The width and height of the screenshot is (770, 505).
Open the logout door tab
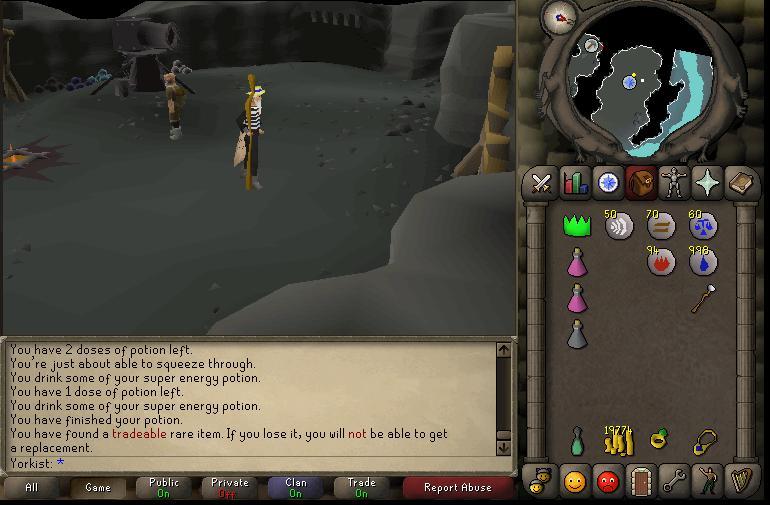pos(641,481)
